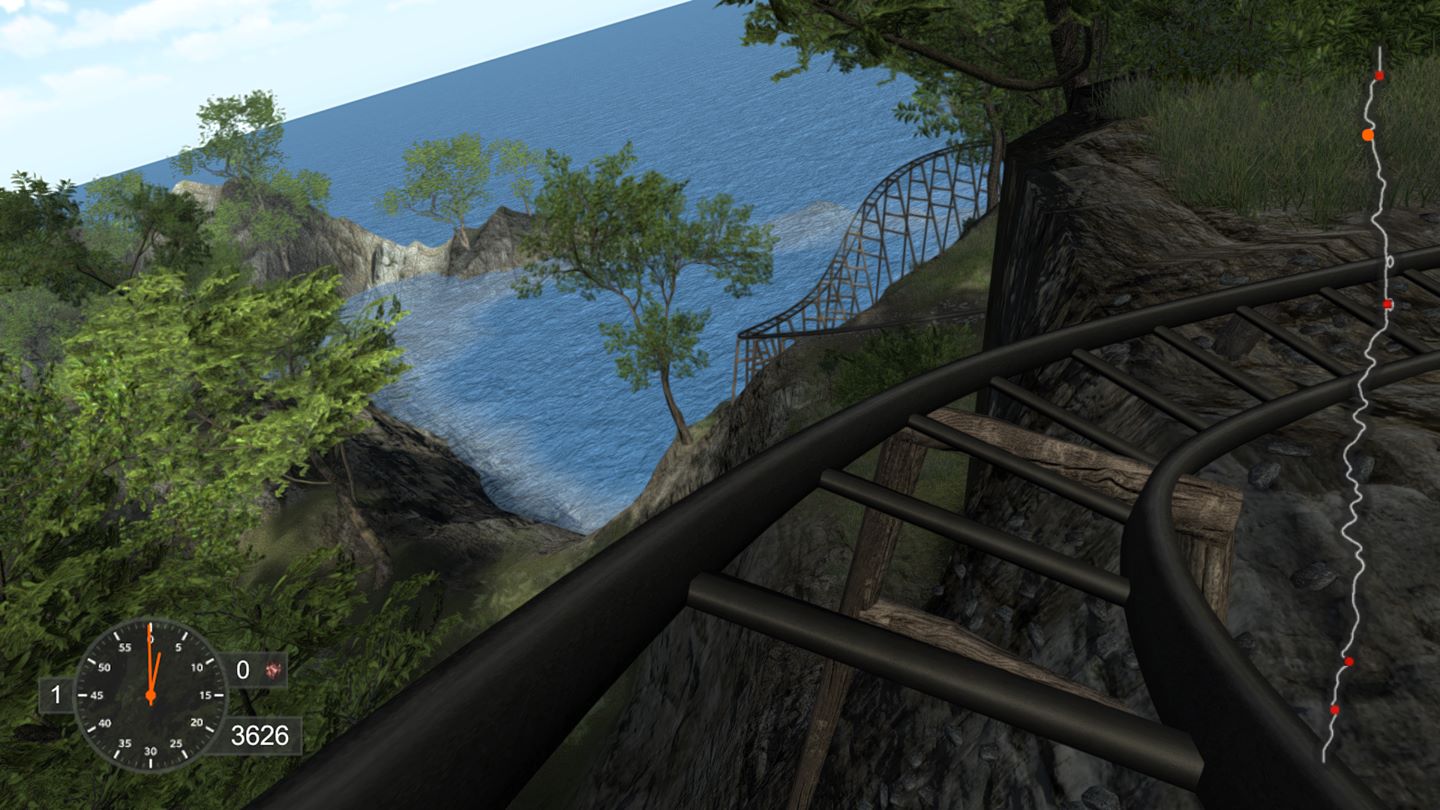Image resolution: width=1440 pixels, height=810 pixels.
Task: Click the 15 tick mark on the clock face
Action: click(219, 695)
